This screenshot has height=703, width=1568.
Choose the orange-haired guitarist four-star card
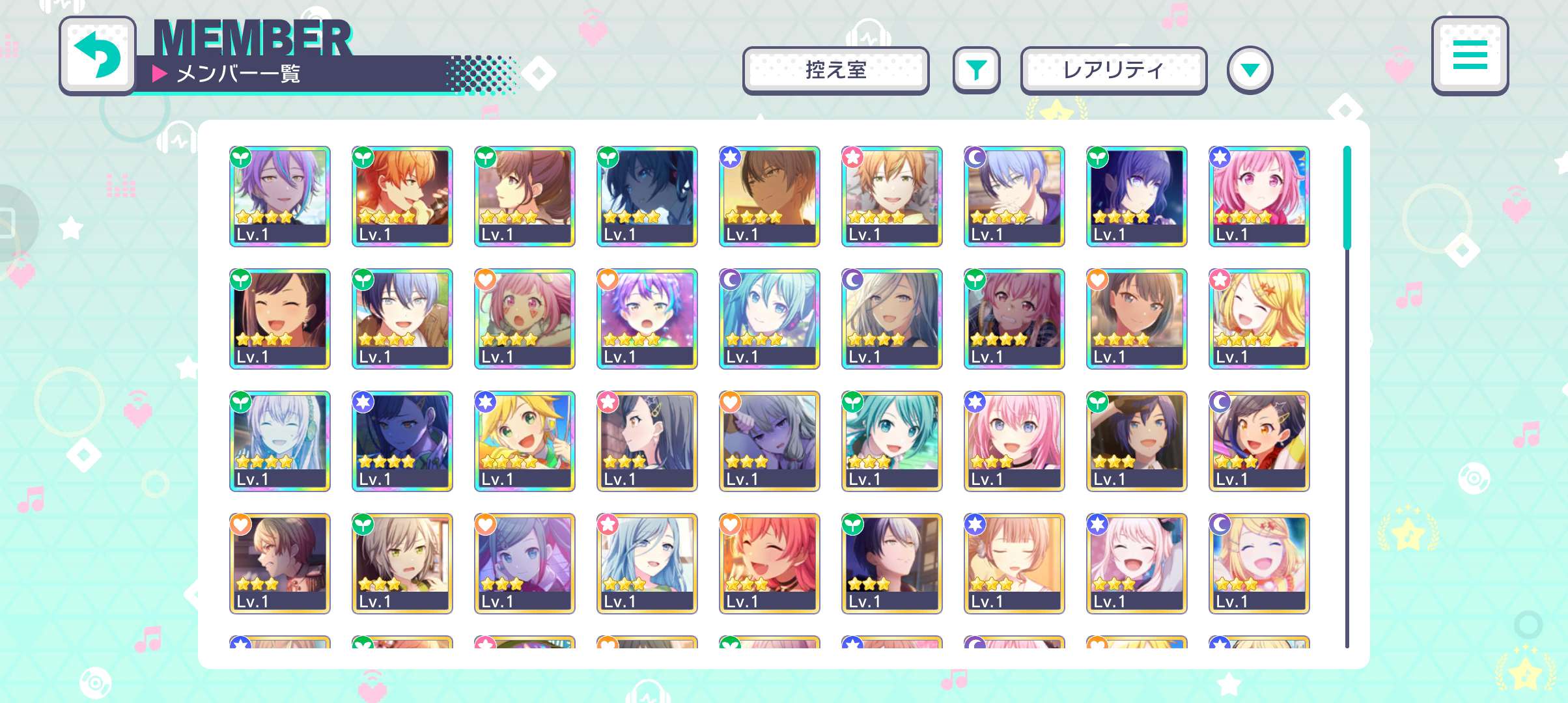point(402,196)
